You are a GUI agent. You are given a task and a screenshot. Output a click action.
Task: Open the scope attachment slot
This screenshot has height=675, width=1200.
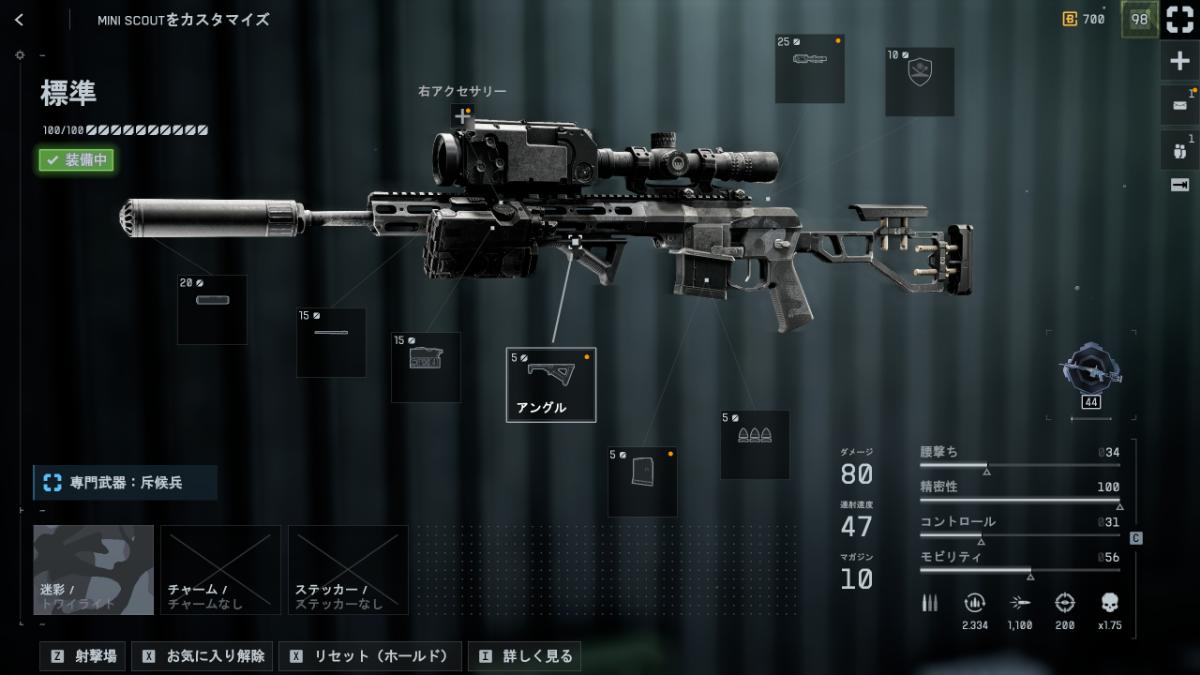tap(810, 69)
